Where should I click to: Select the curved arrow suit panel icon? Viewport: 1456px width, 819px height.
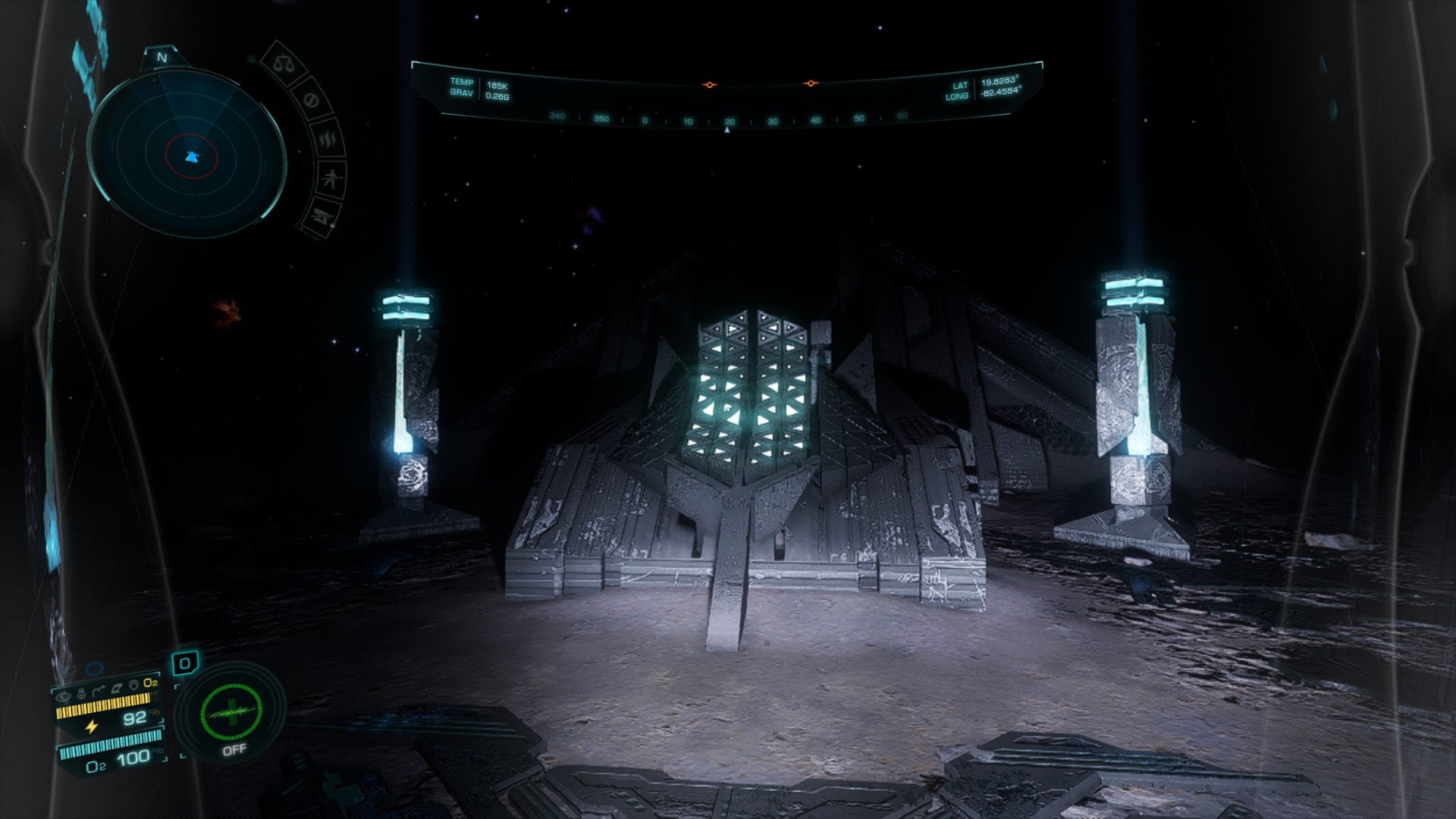pyautogui.click(x=99, y=691)
